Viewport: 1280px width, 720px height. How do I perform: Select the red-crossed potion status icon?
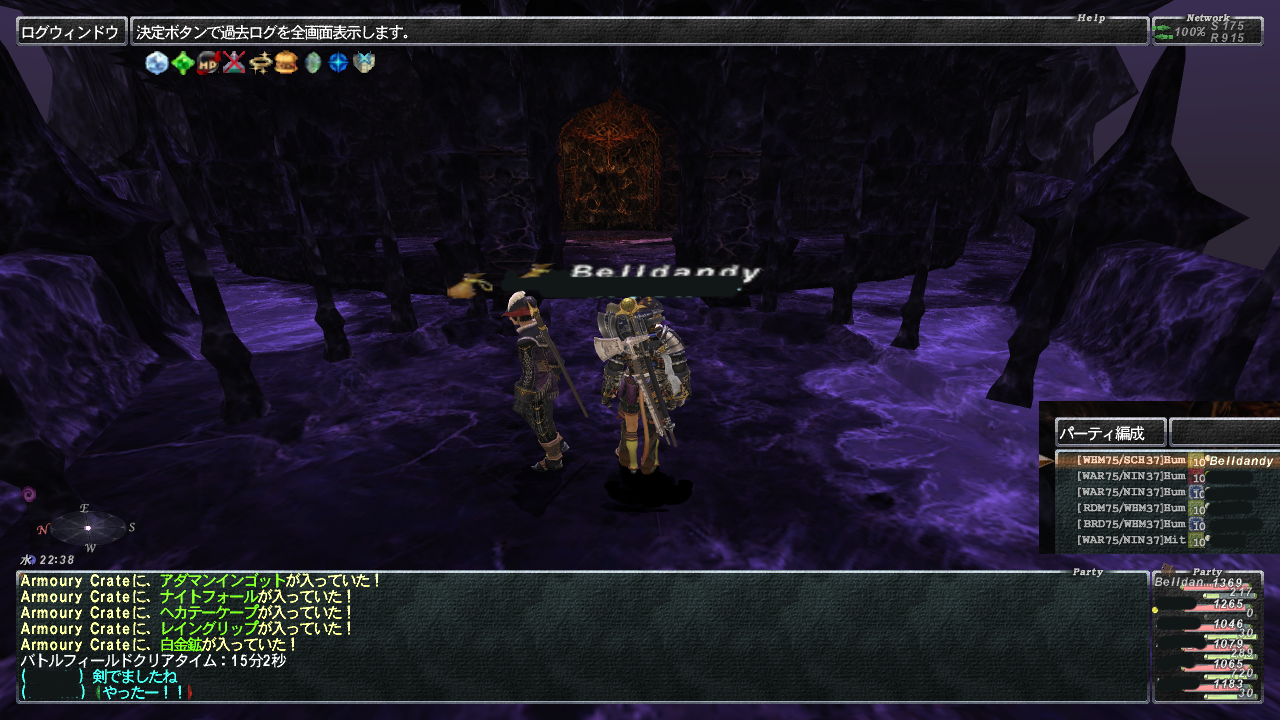pos(234,63)
